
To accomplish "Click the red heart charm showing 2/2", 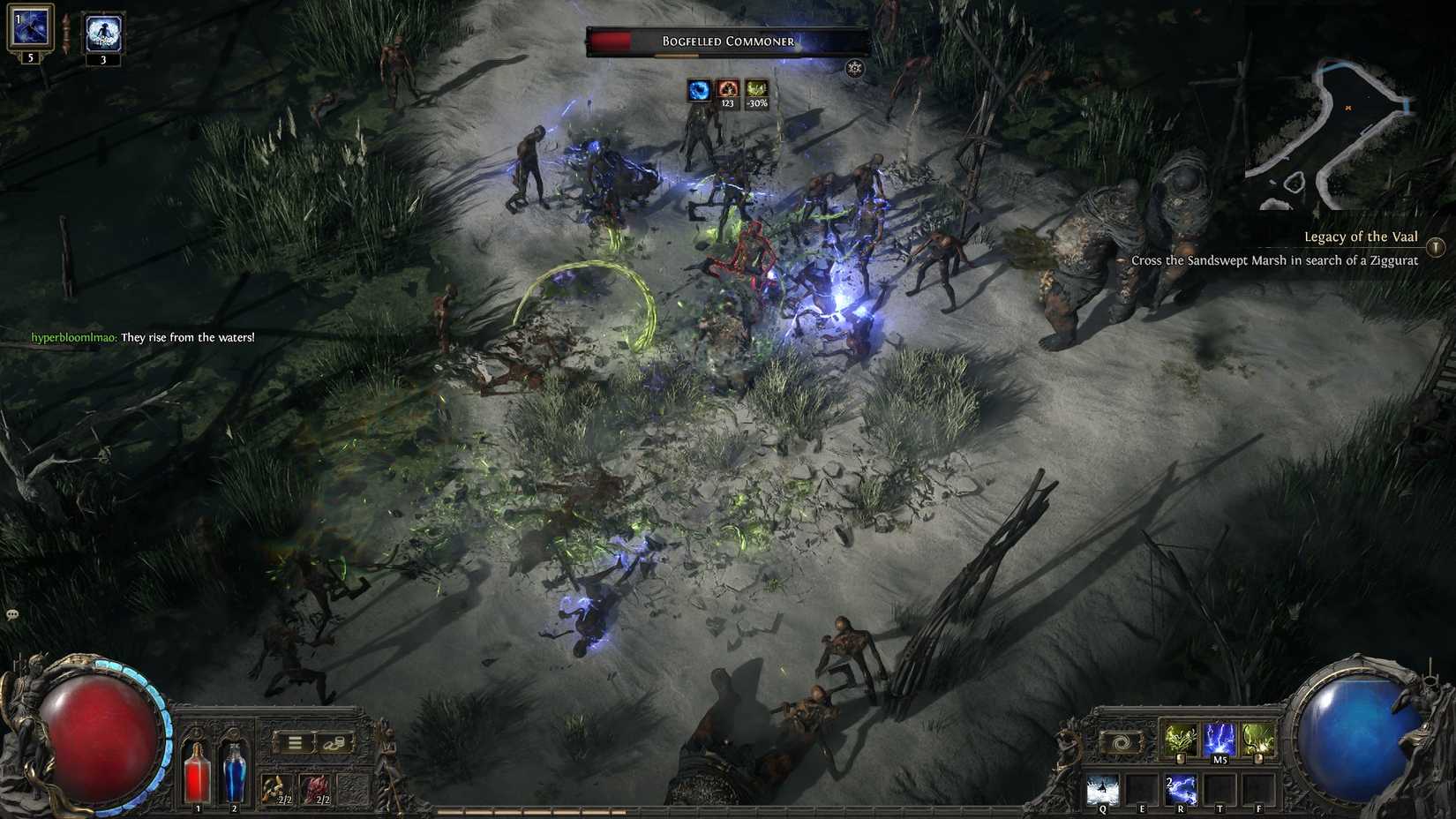I will (x=315, y=787).
